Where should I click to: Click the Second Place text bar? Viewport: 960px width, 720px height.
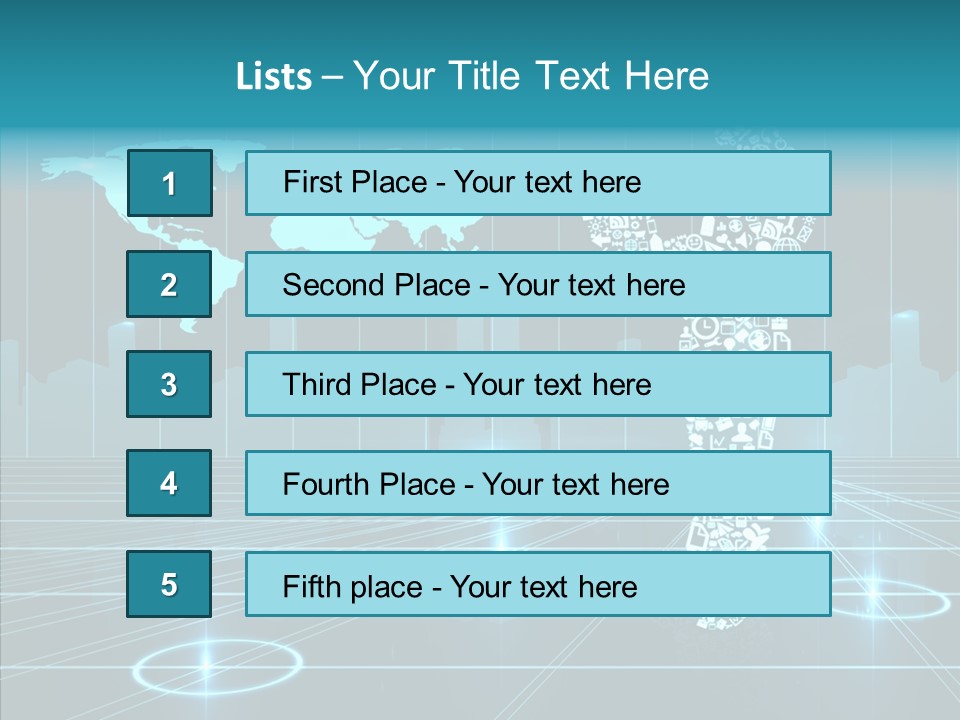(x=538, y=284)
